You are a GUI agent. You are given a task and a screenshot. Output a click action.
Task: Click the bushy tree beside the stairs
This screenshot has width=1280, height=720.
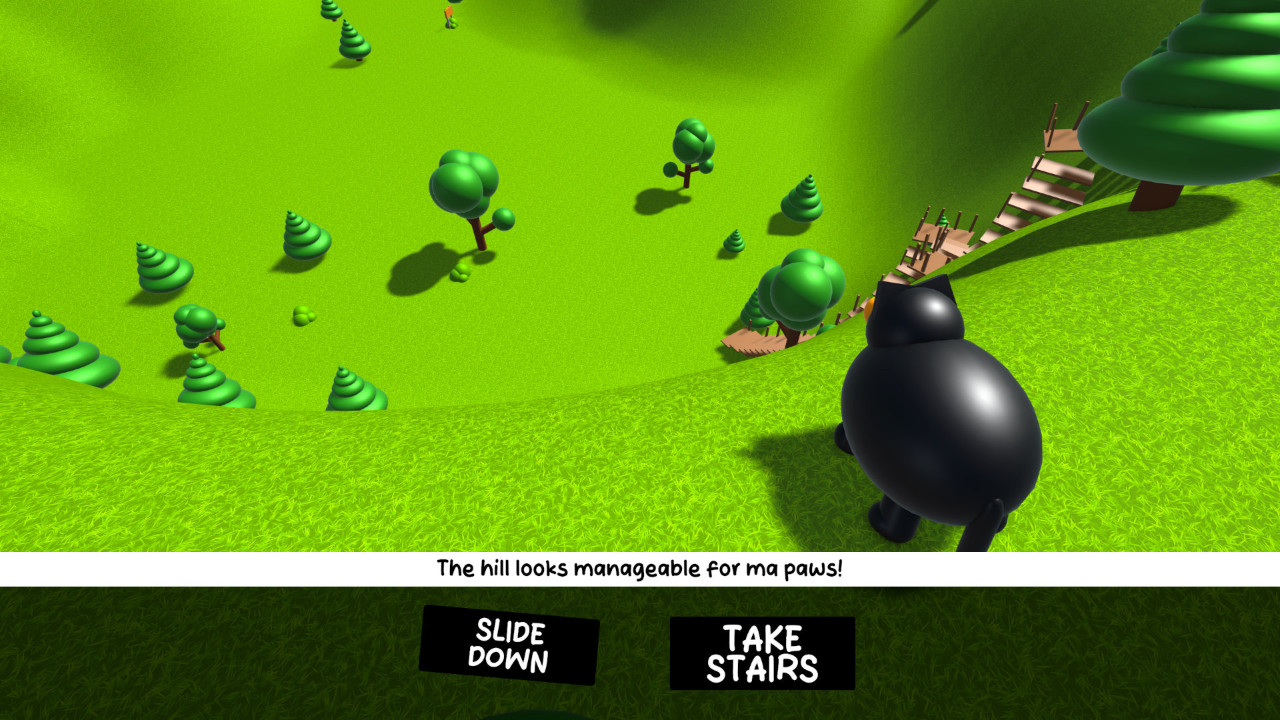(x=800, y=290)
